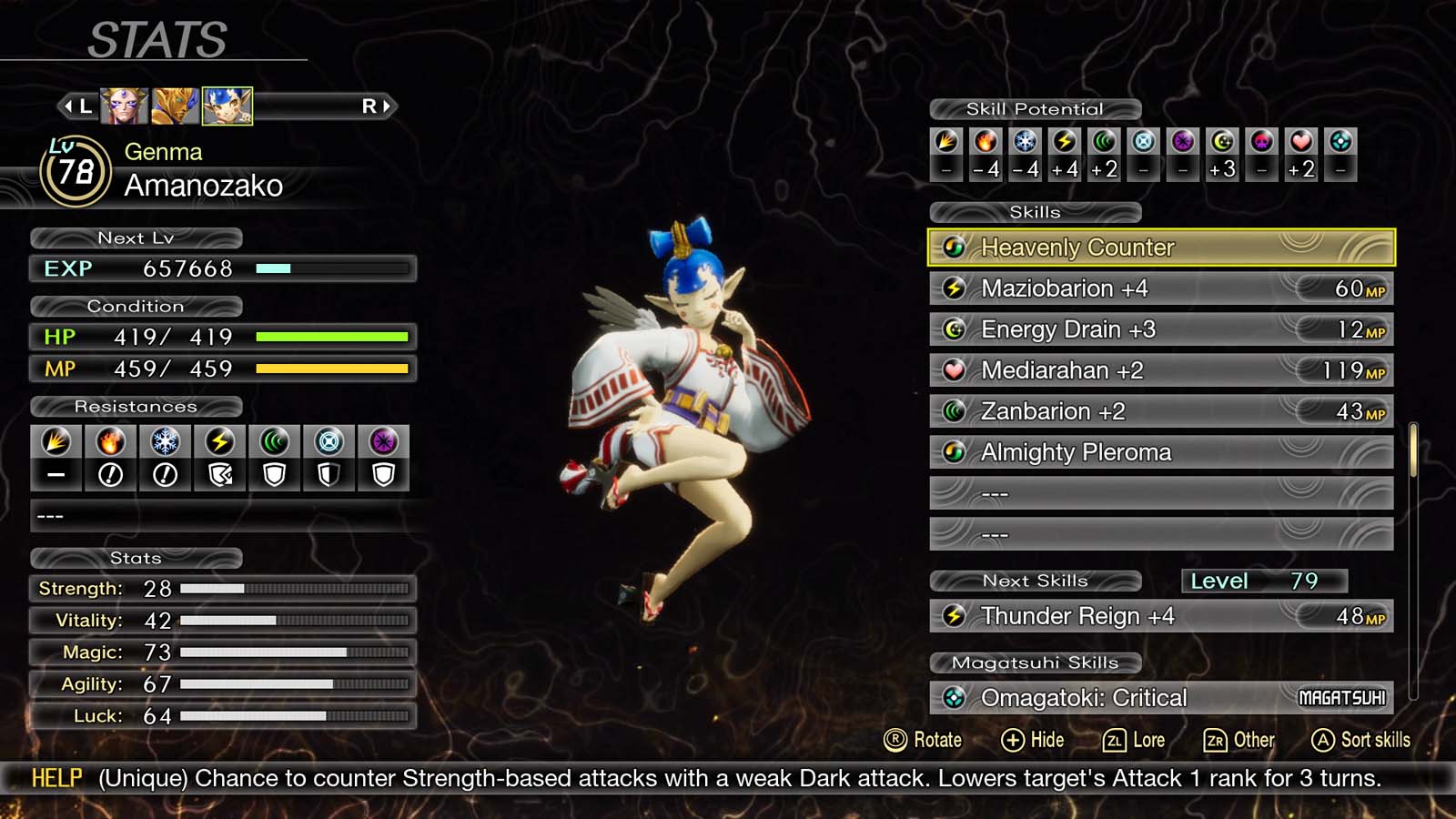Image resolution: width=1456 pixels, height=819 pixels.
Task: Switch to previous demon with L arrow
Action: pos(77,106)
